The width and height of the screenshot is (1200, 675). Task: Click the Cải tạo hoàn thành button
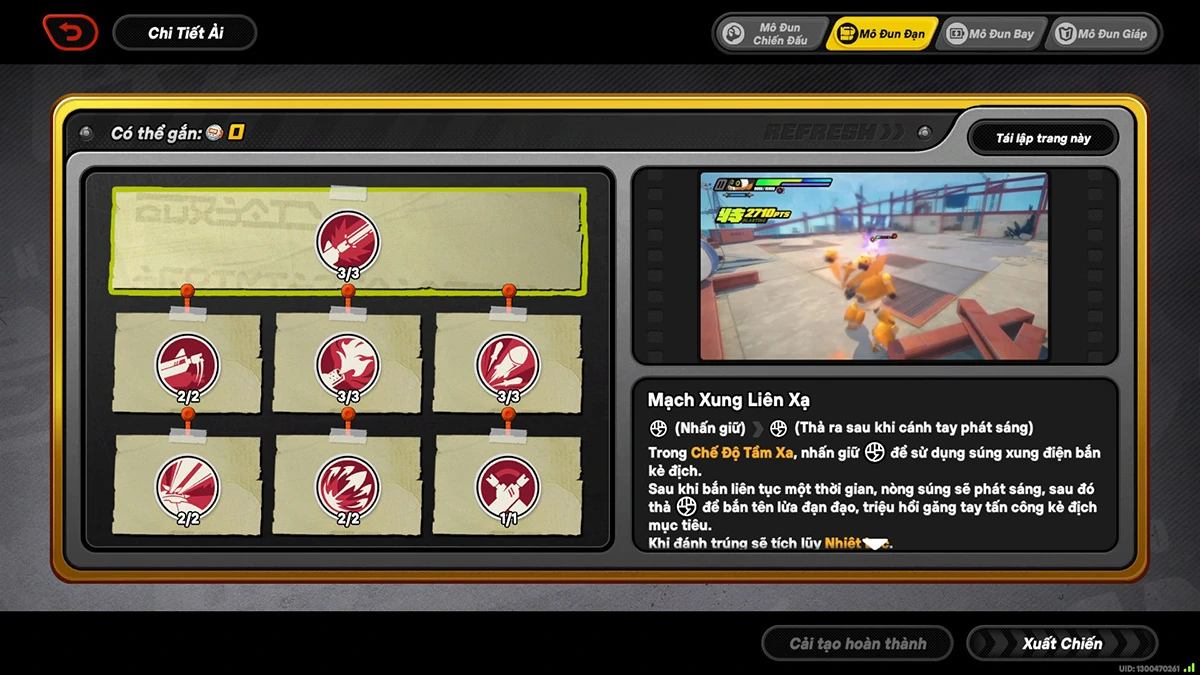click(x=857, y=644)
